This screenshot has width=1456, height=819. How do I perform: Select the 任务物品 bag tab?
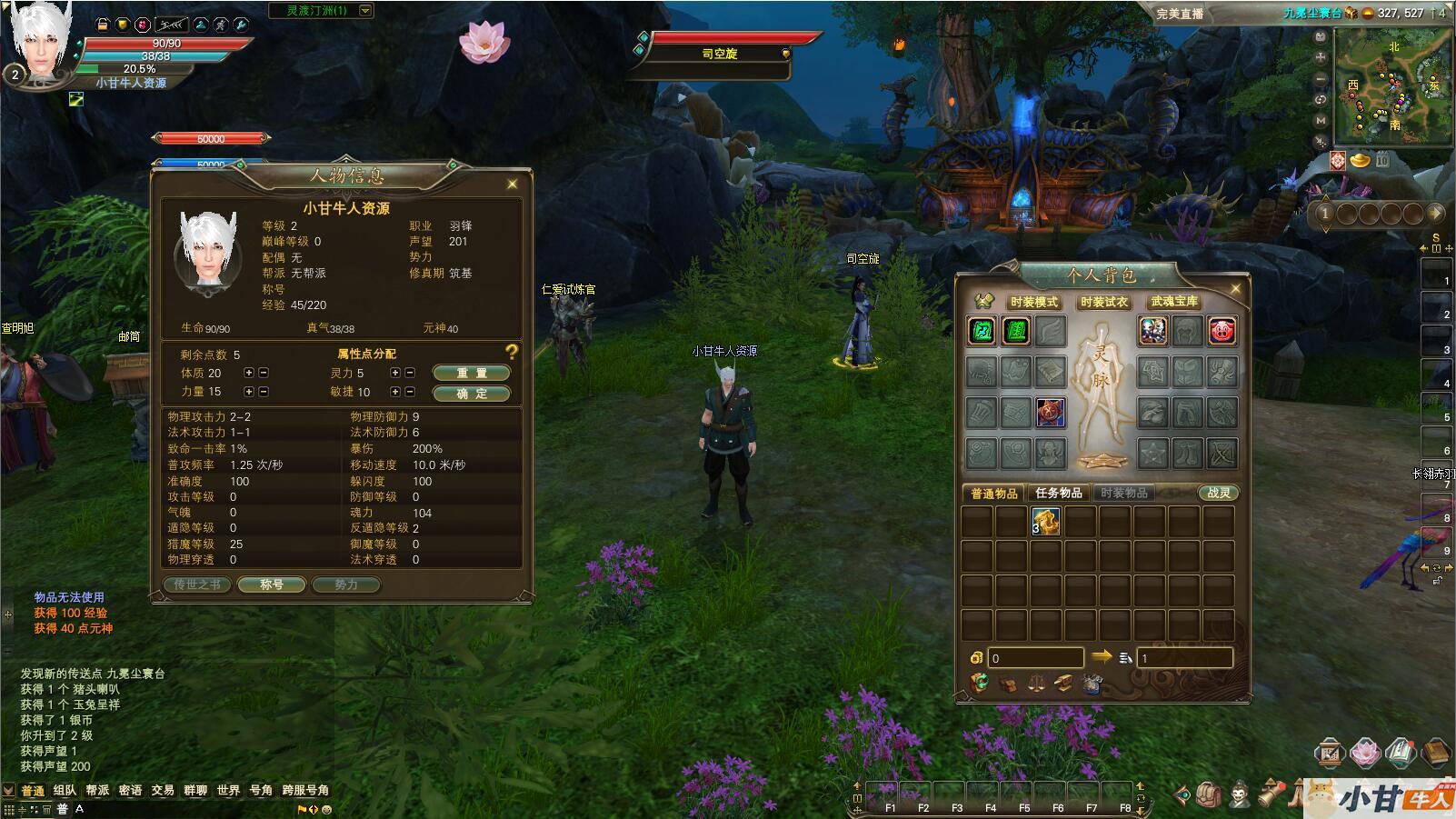[x=1058, y=493]
